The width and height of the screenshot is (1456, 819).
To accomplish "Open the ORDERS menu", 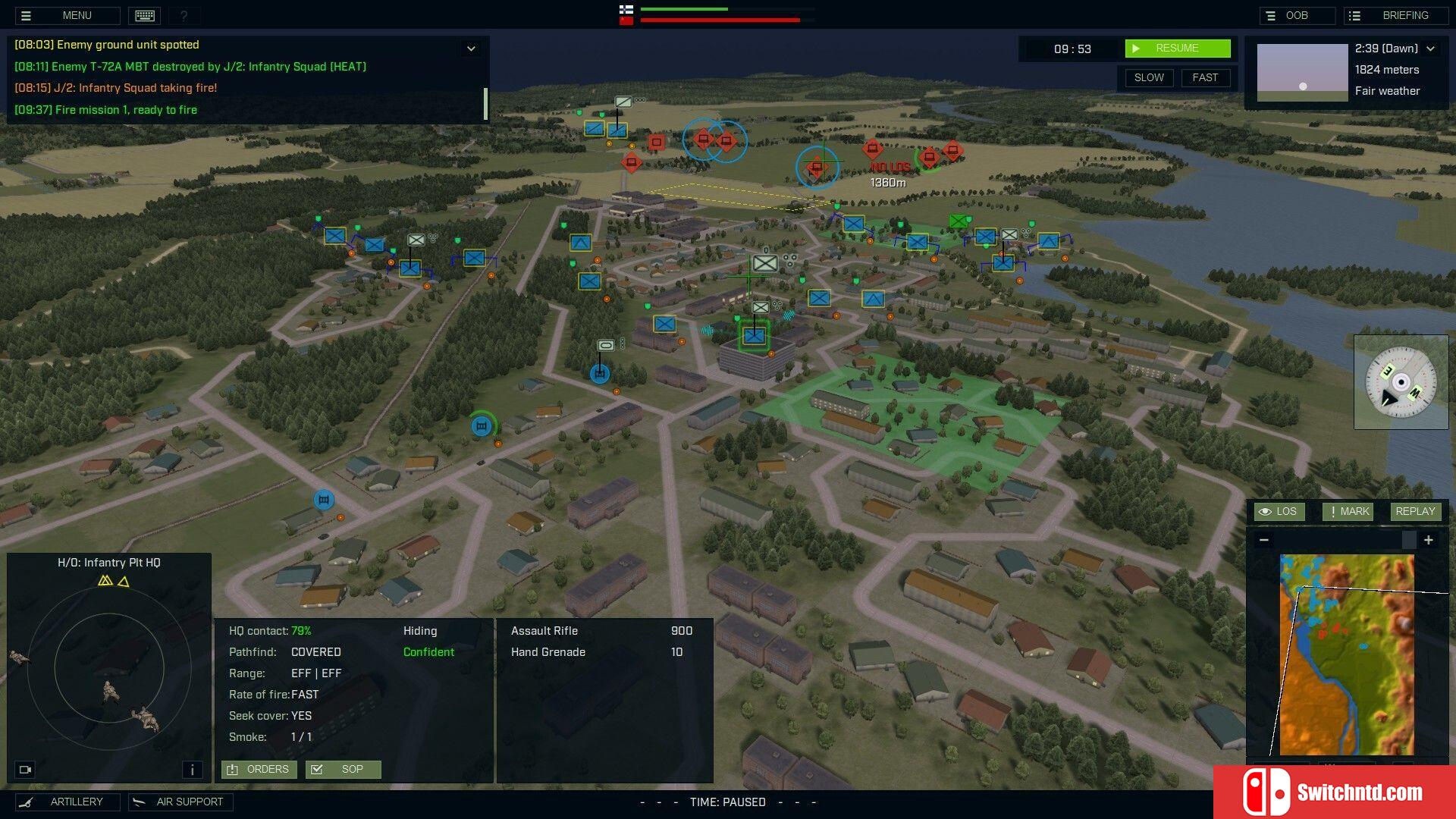I will point(259,769).
